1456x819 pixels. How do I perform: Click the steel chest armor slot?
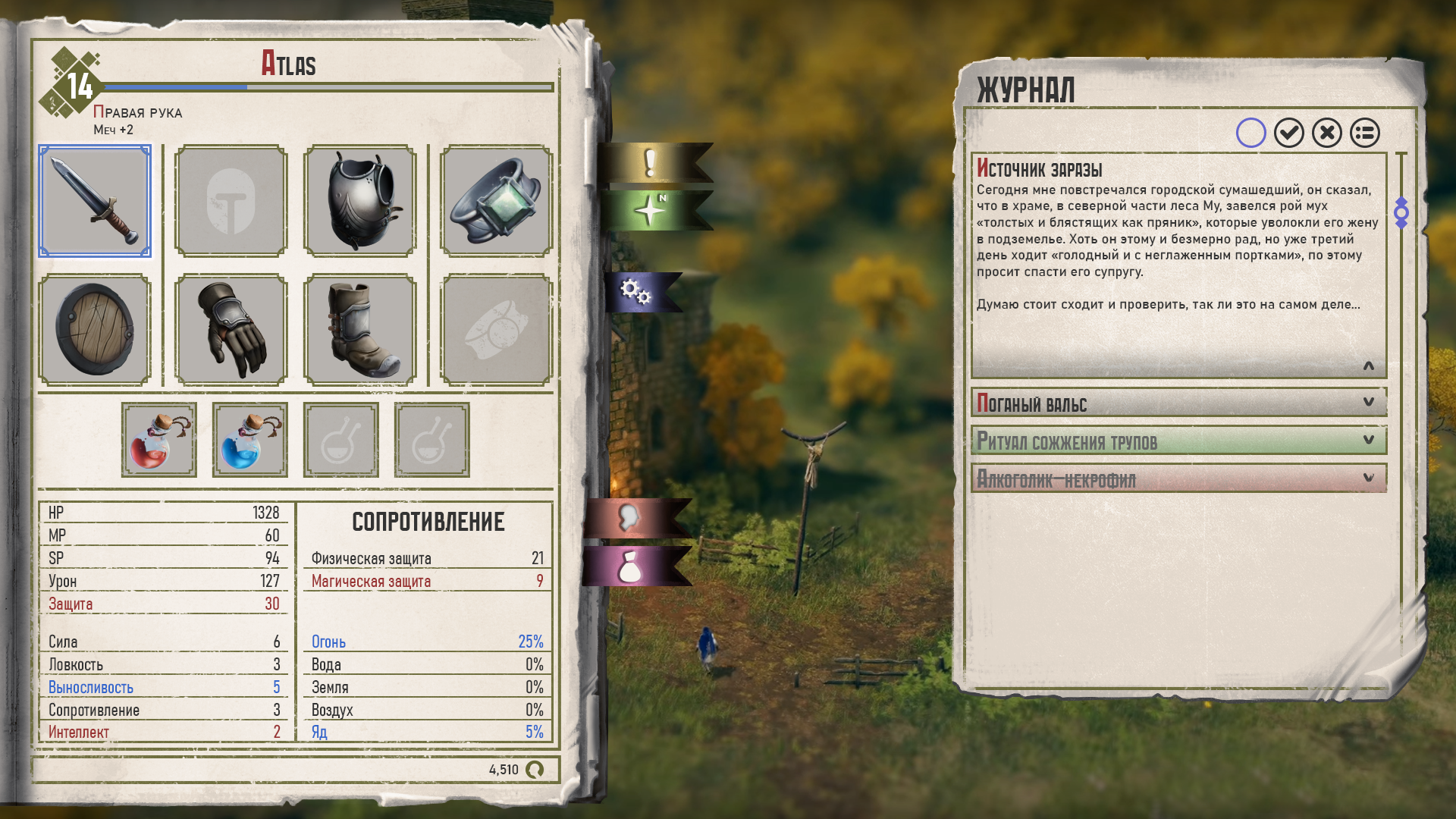pos(359,202)
